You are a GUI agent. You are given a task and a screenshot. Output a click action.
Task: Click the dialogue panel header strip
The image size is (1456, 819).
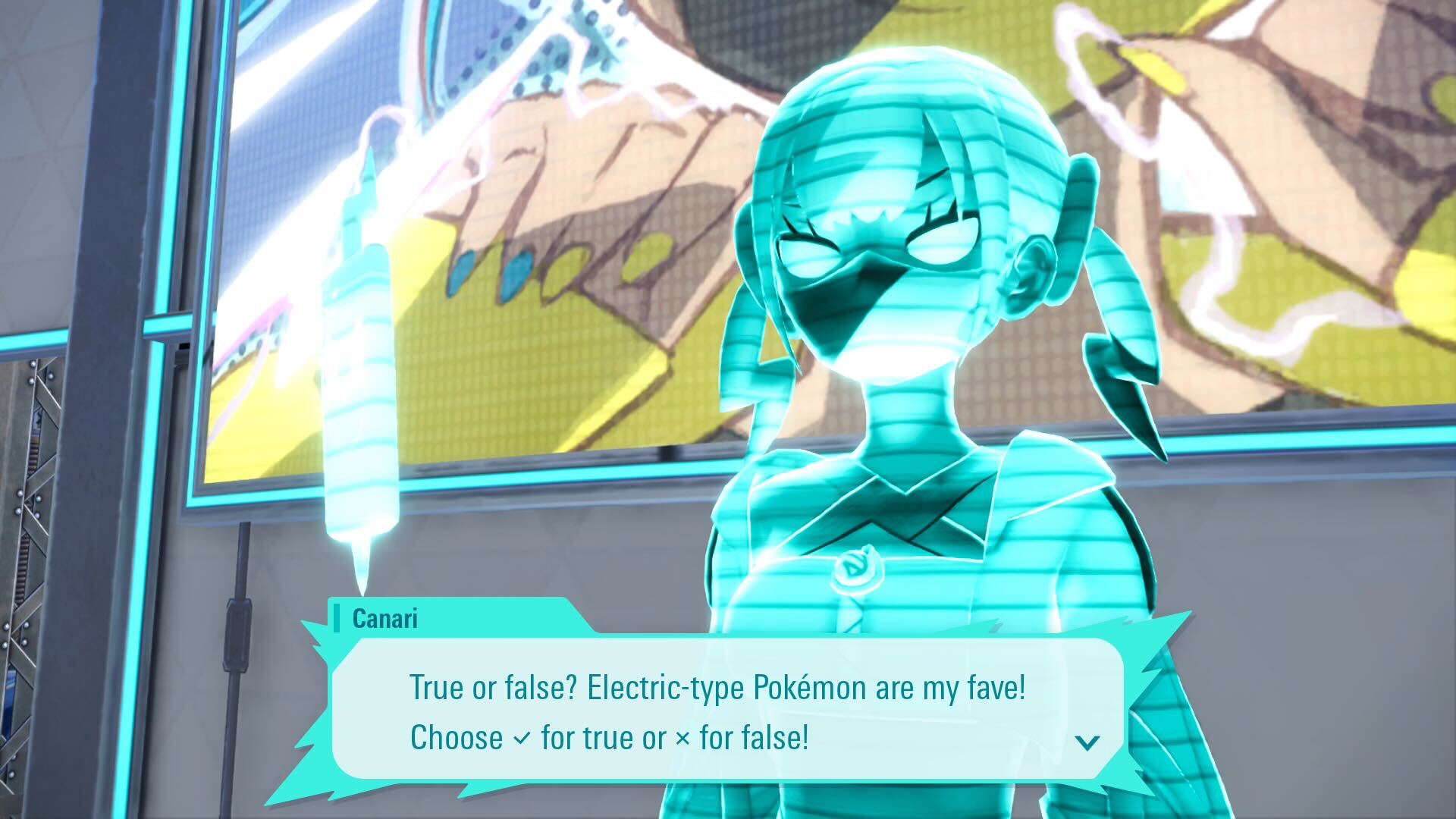coord(455,620)
